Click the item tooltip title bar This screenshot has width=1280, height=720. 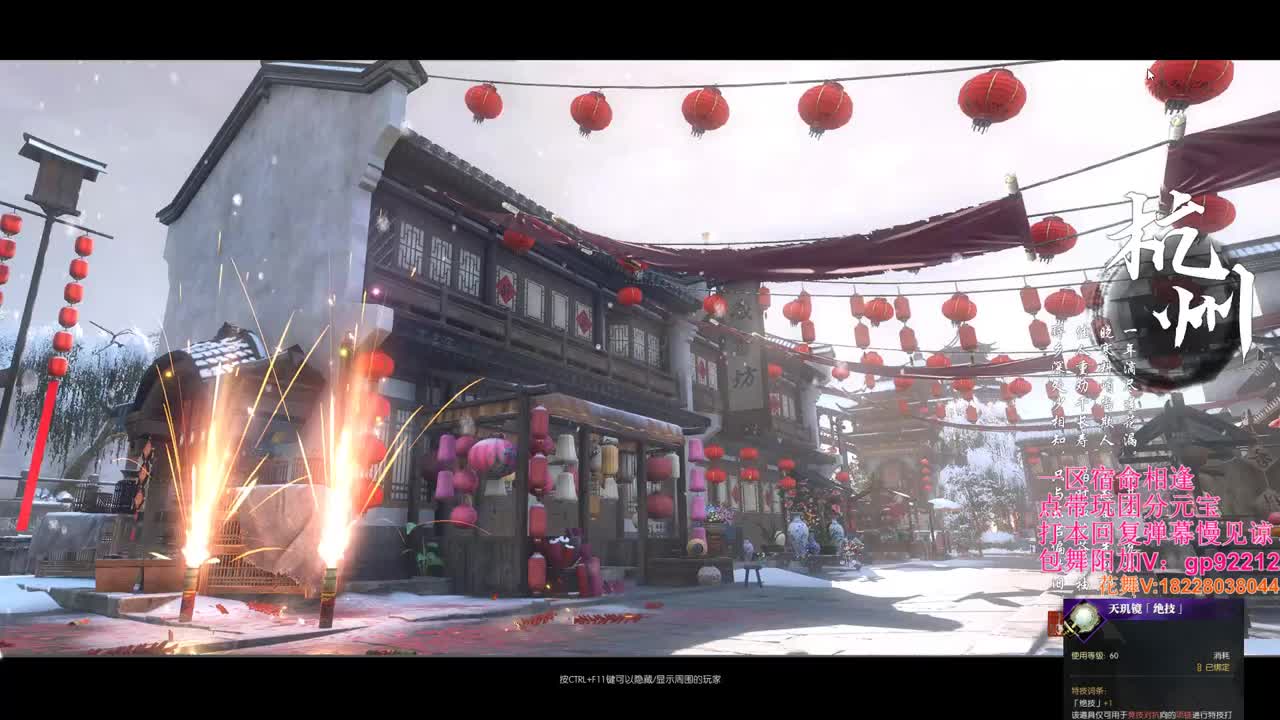point(1150,608)
